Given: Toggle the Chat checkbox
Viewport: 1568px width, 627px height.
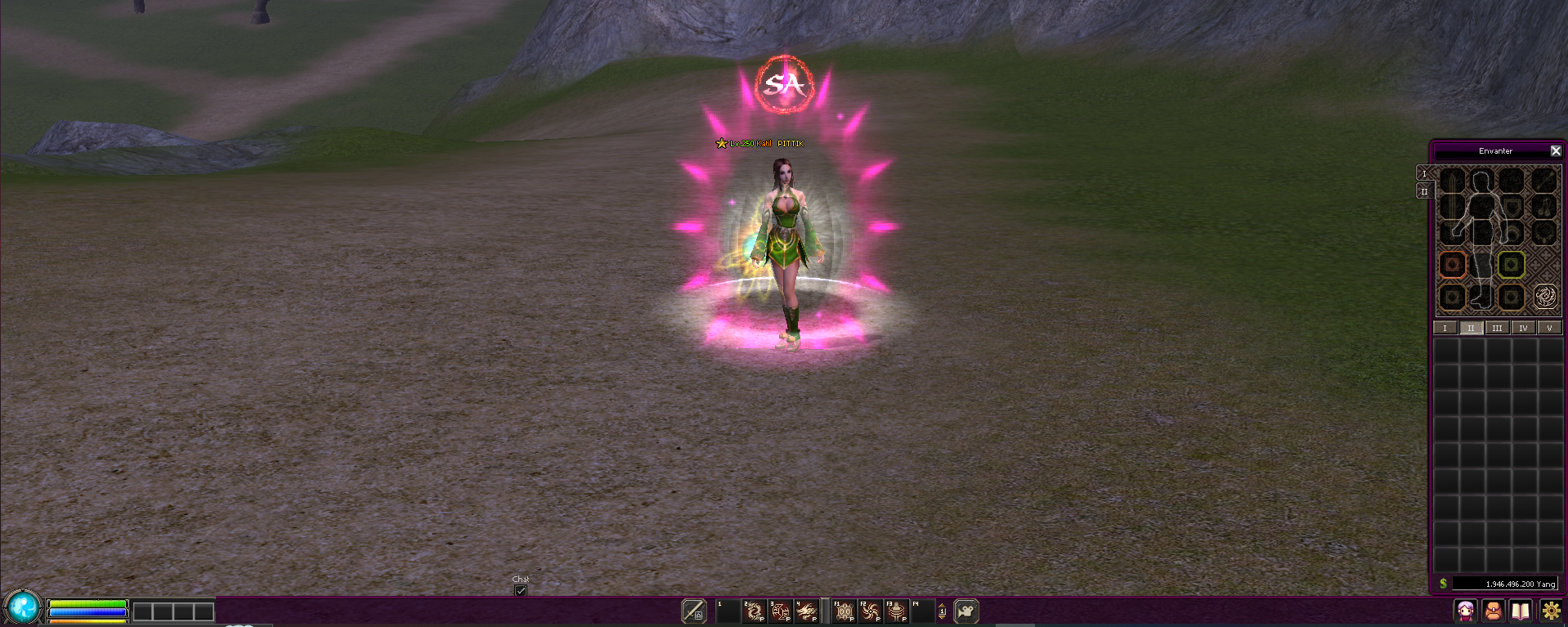Looking at the screenshot, I should point(521,591).
